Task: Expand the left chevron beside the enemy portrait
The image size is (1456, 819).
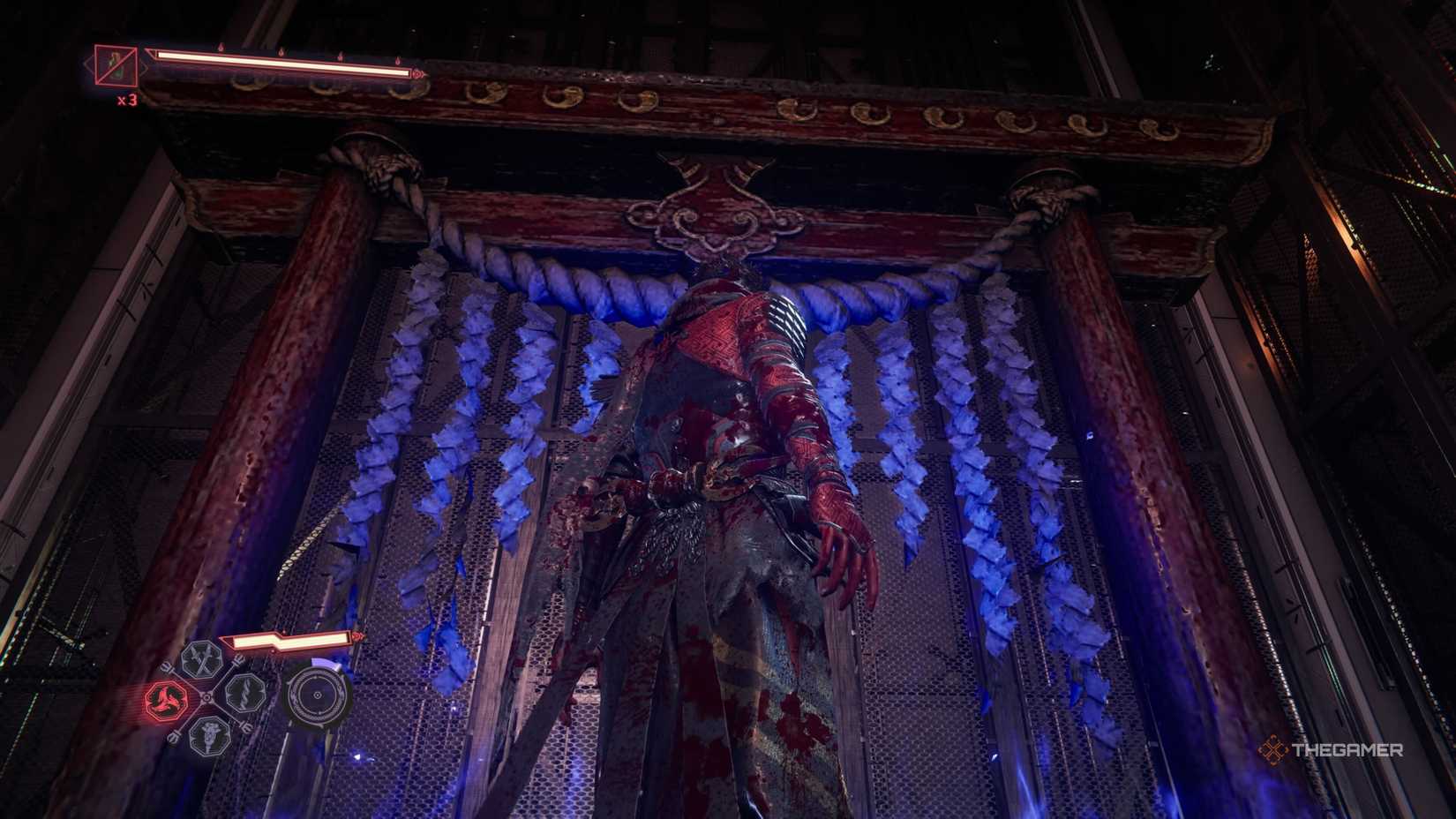Action: click(x=86, y=64)
